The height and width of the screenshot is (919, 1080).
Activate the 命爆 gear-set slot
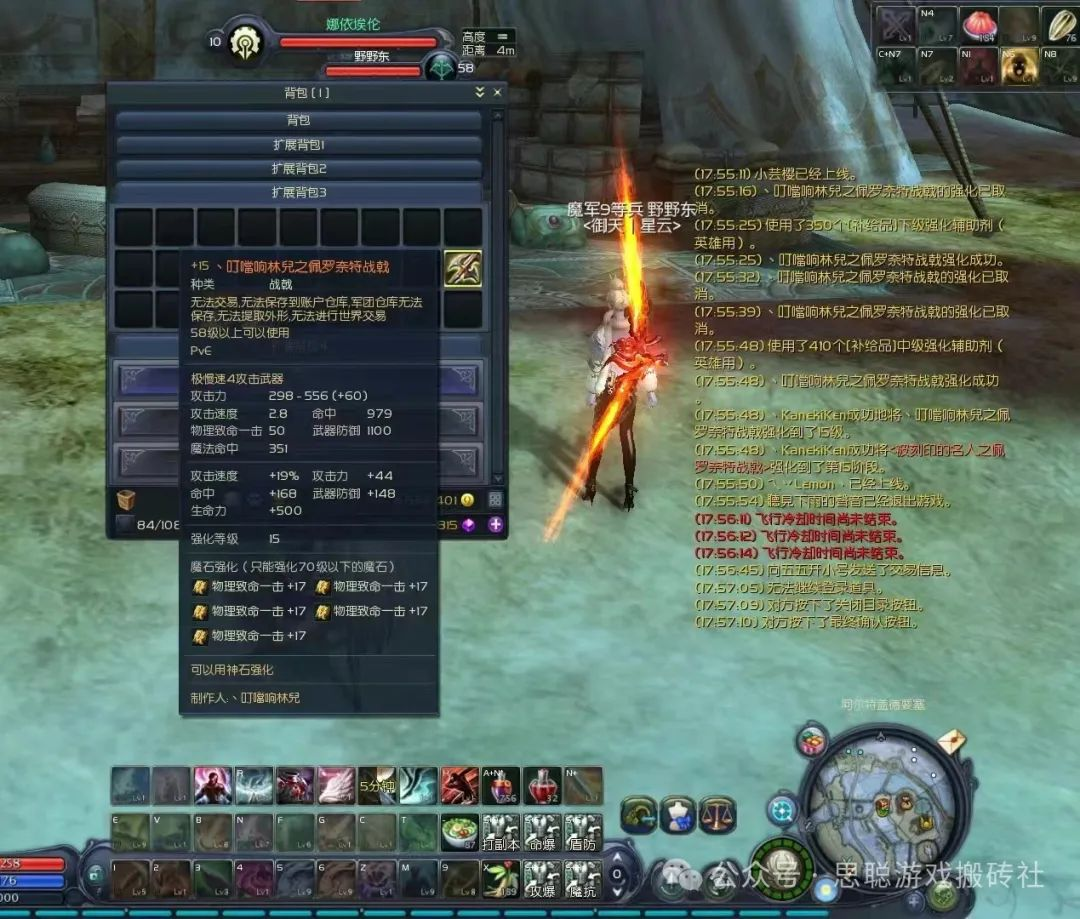pos(542,831)
